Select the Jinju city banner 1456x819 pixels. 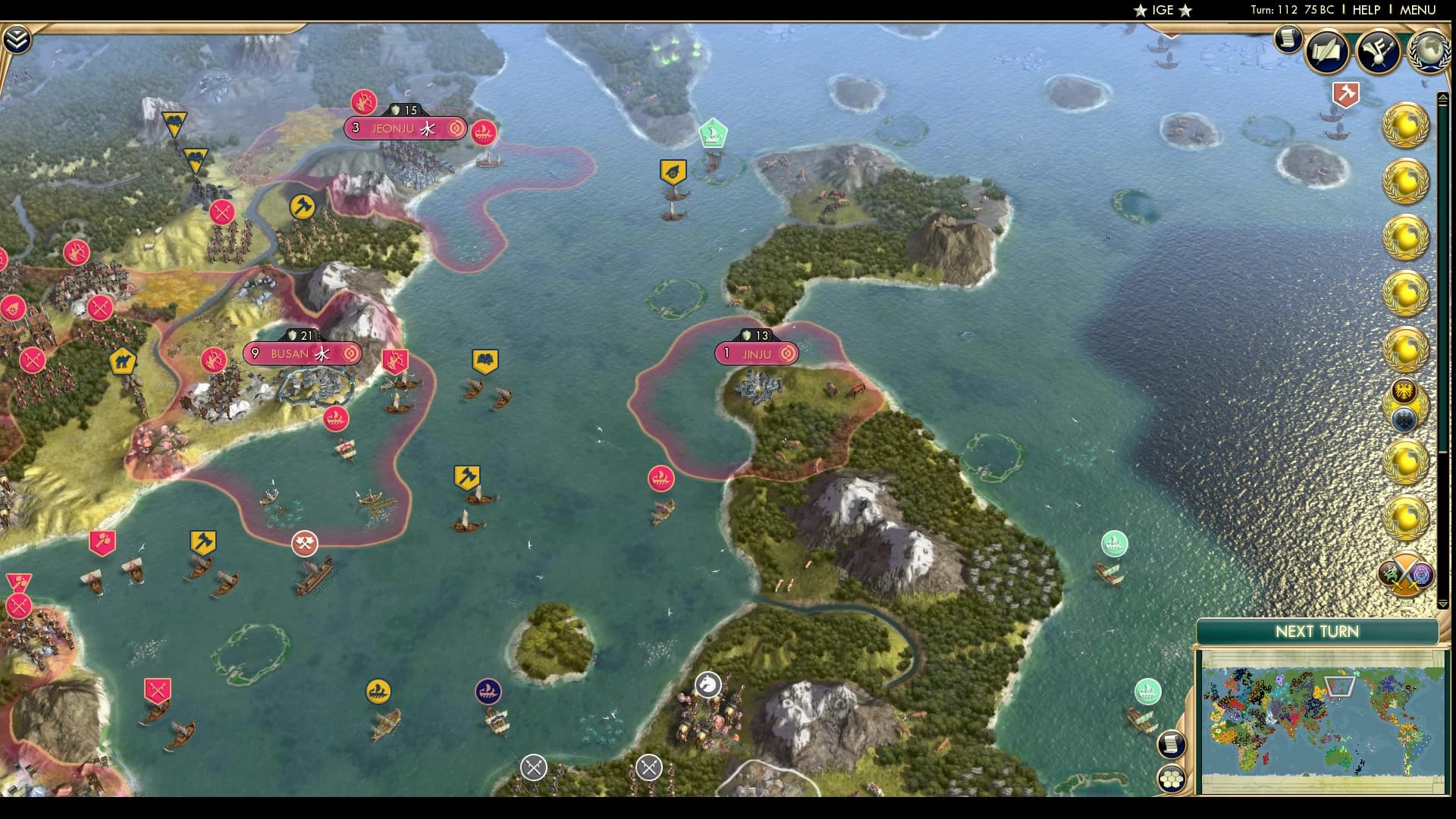(x=755, y=353)
